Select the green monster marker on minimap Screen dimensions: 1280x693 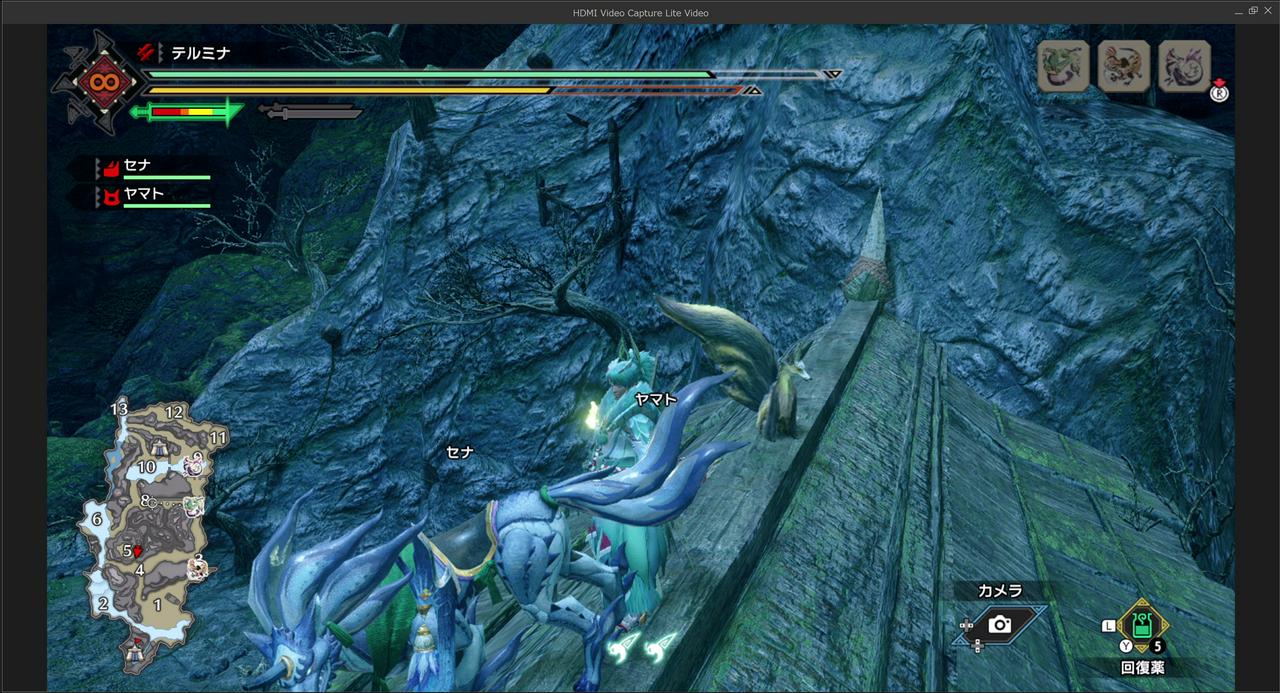click(x=194, y=507)
